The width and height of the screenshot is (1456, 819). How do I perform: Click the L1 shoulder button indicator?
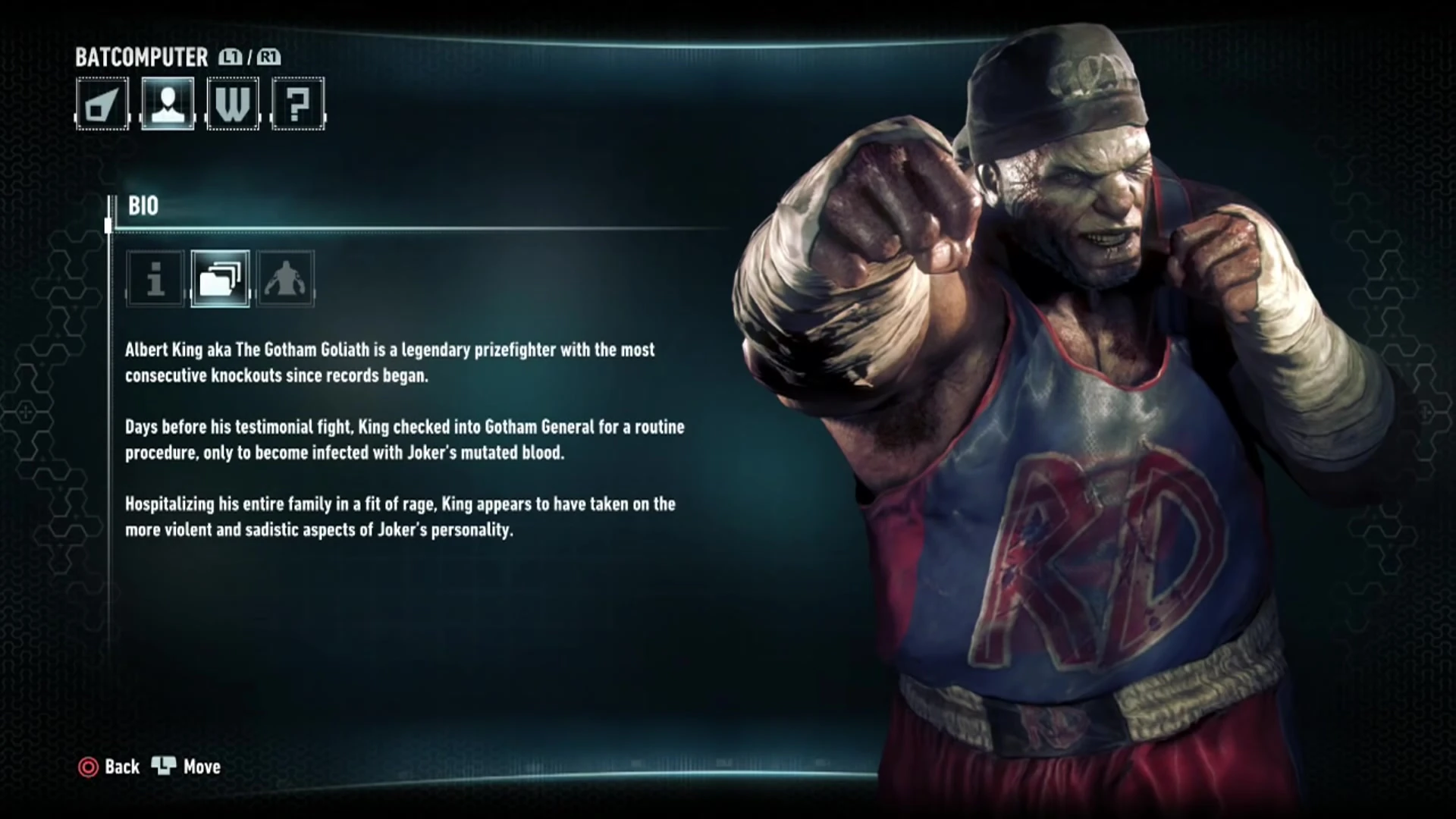pyautogui.click(x=231, y=56)
